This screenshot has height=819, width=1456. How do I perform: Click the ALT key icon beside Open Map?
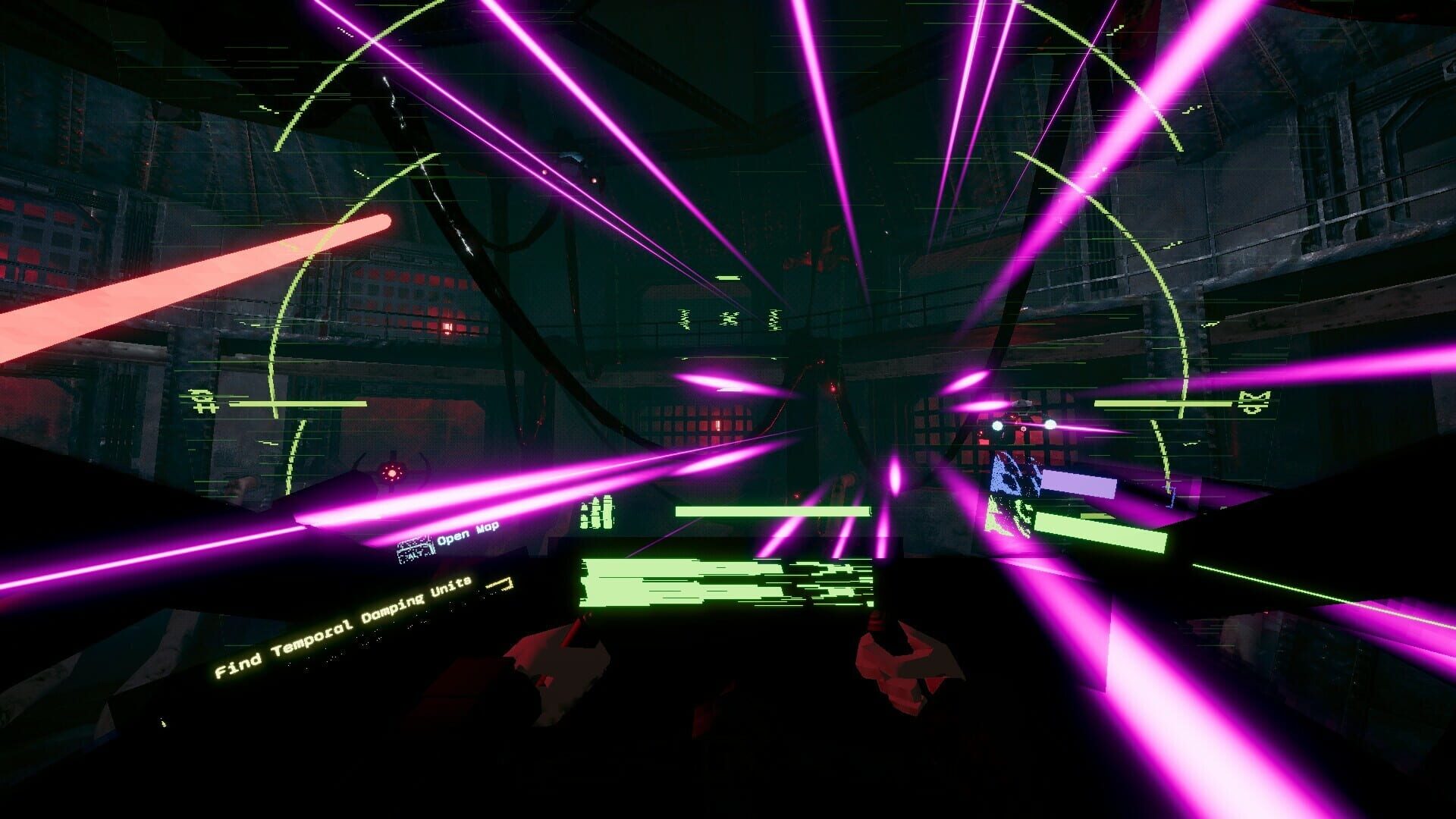click(414, 548)
